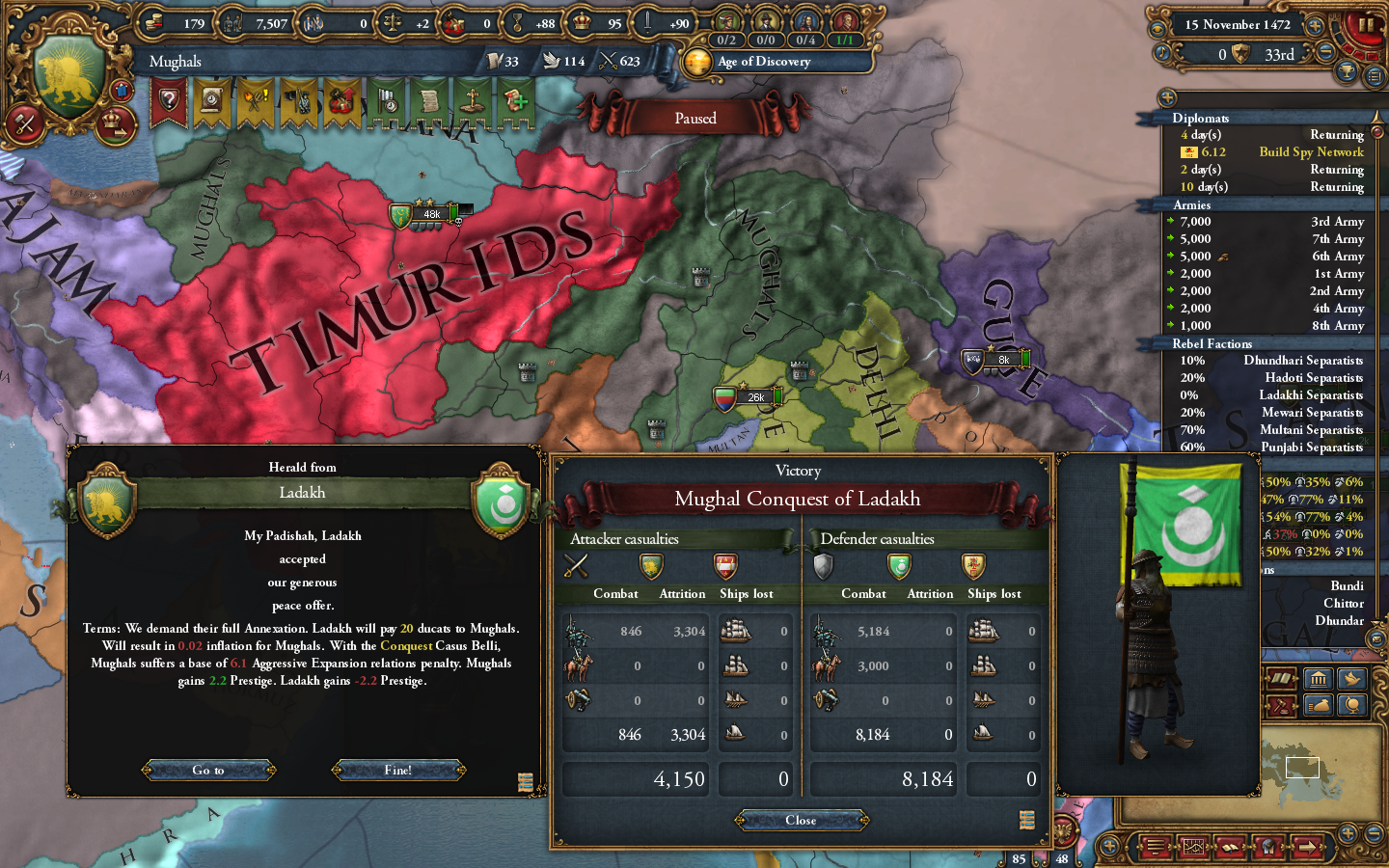Click the dove icon in the macrobuilder
Image resolution: width=1389 pixels, height=868 pixels.
1351,679
